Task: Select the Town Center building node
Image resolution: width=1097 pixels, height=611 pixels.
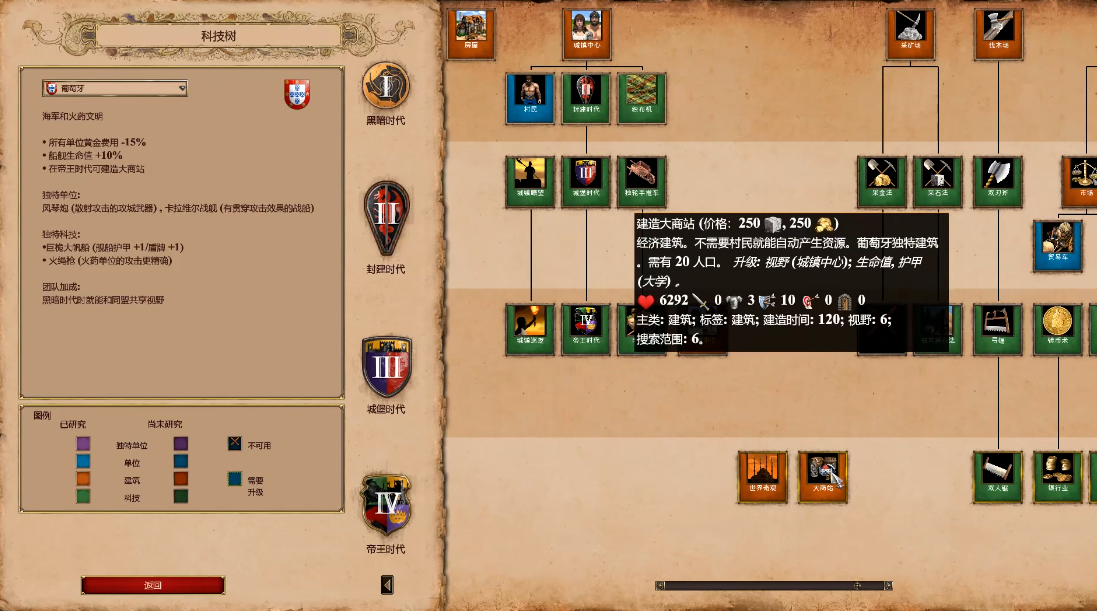Action: coord(586,34)
